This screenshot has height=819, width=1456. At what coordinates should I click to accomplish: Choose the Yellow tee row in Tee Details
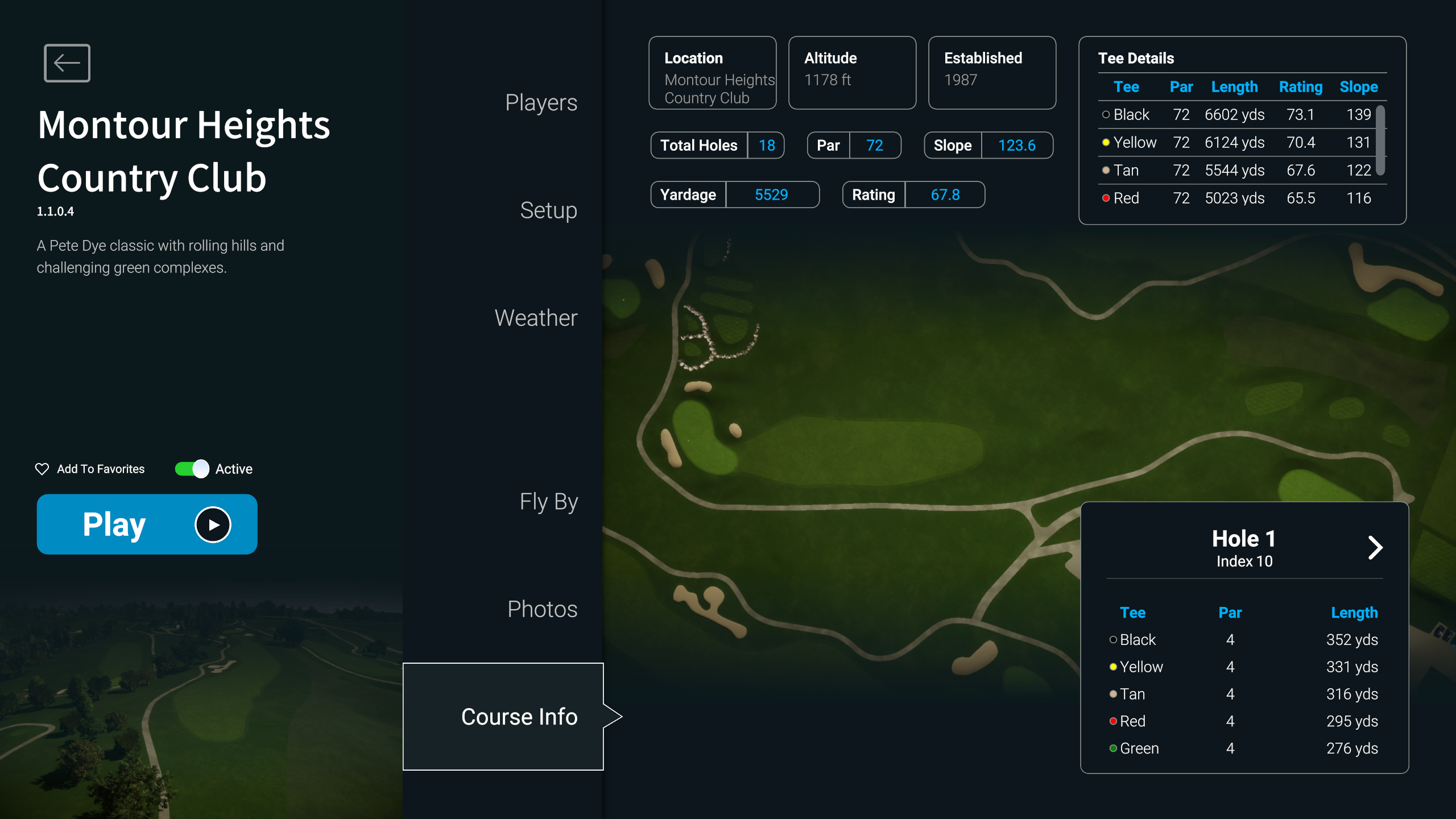pos(1235,143)
